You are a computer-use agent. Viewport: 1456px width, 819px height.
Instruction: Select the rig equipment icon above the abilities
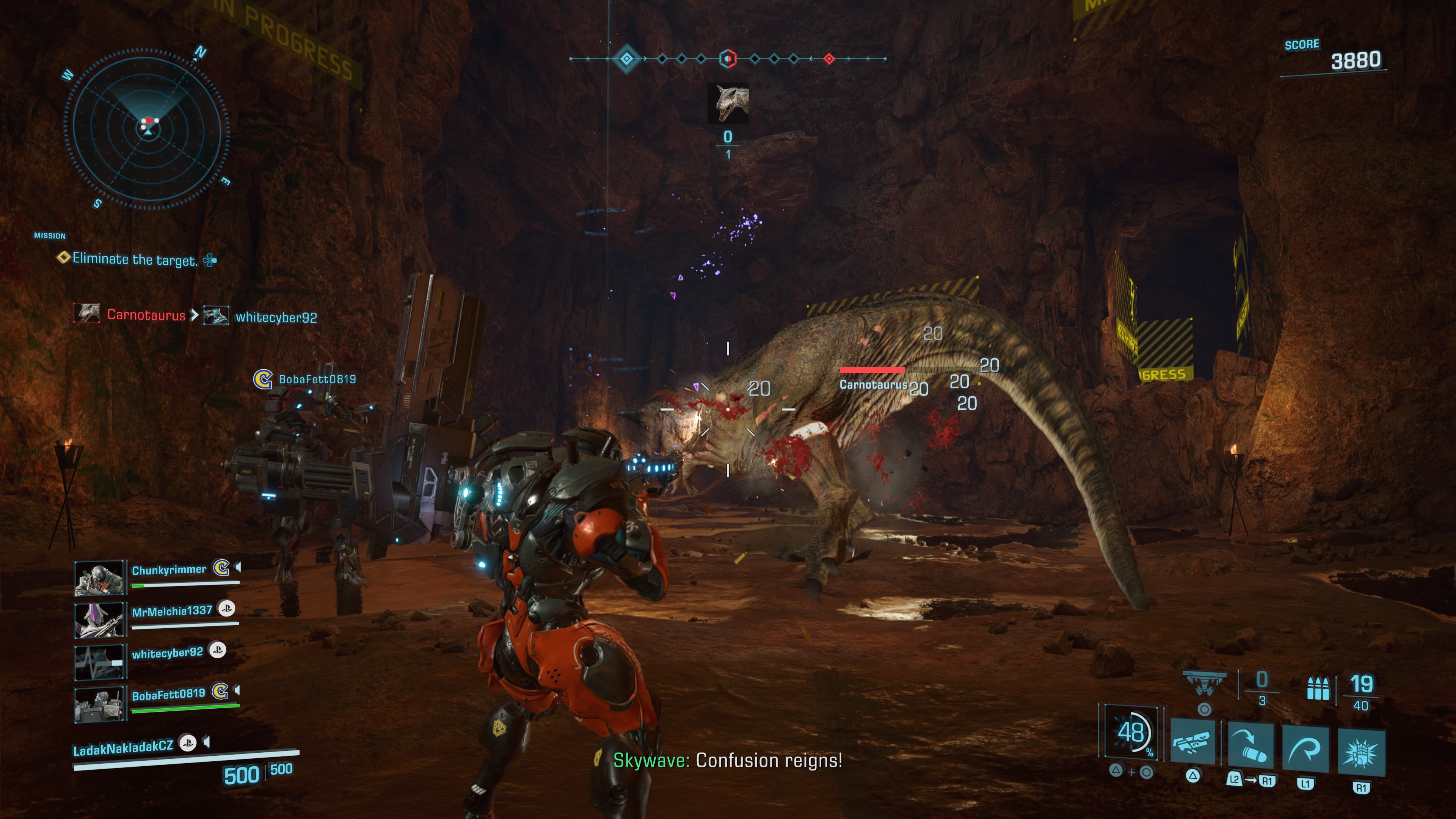tap(1205, 682)
